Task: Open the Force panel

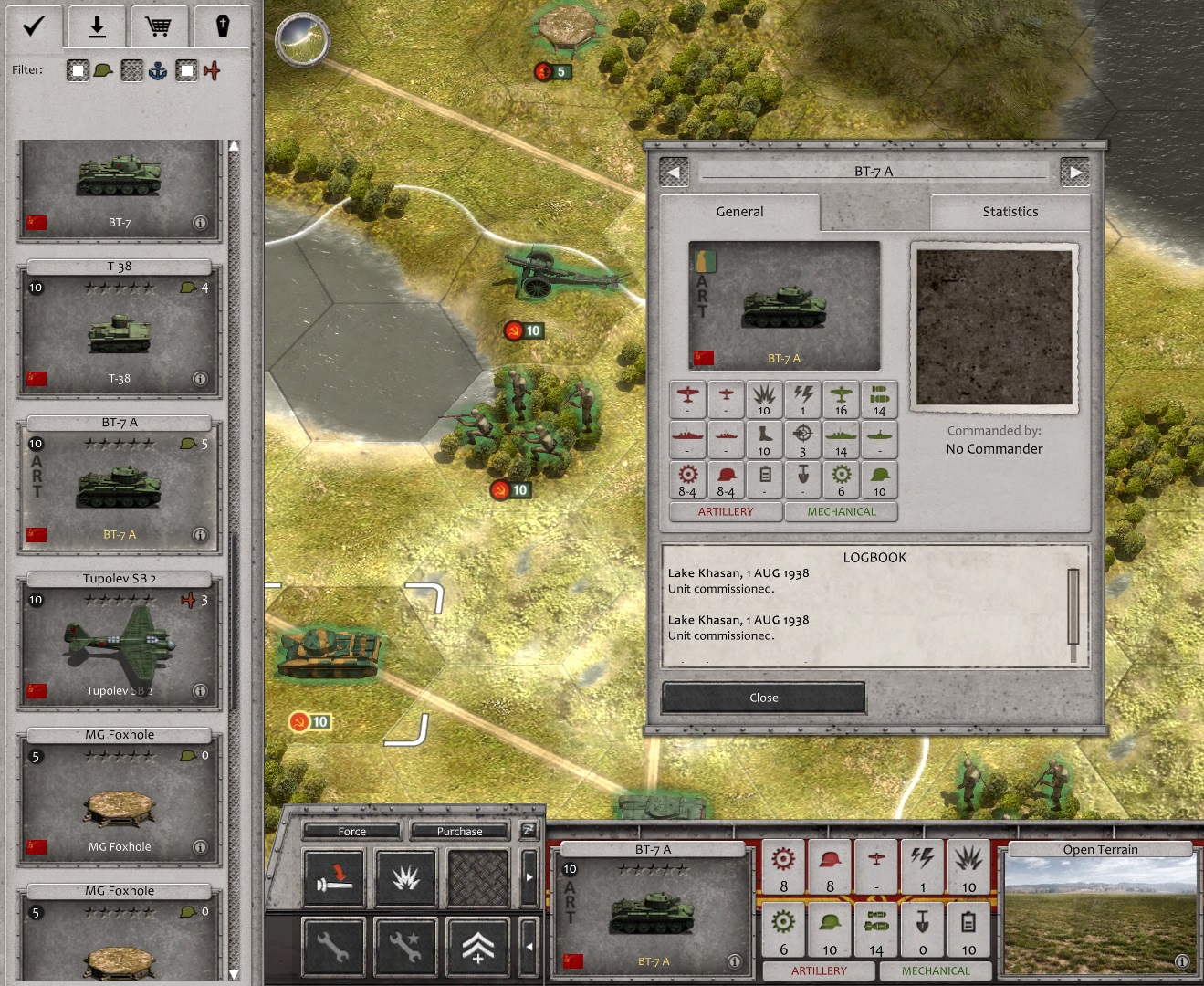Action: 351,831
